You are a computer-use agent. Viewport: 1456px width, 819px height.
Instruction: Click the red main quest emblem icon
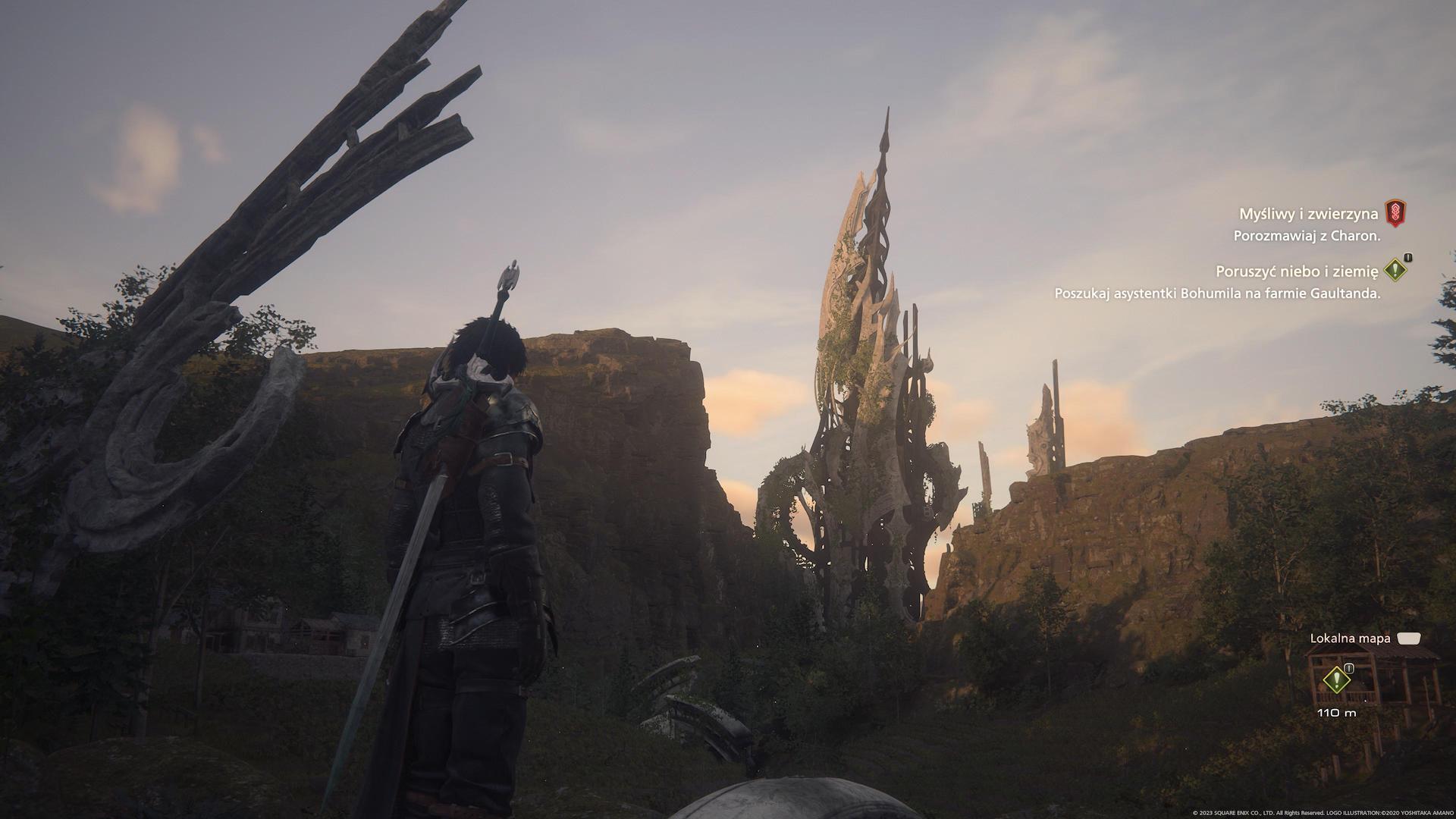1395,213
